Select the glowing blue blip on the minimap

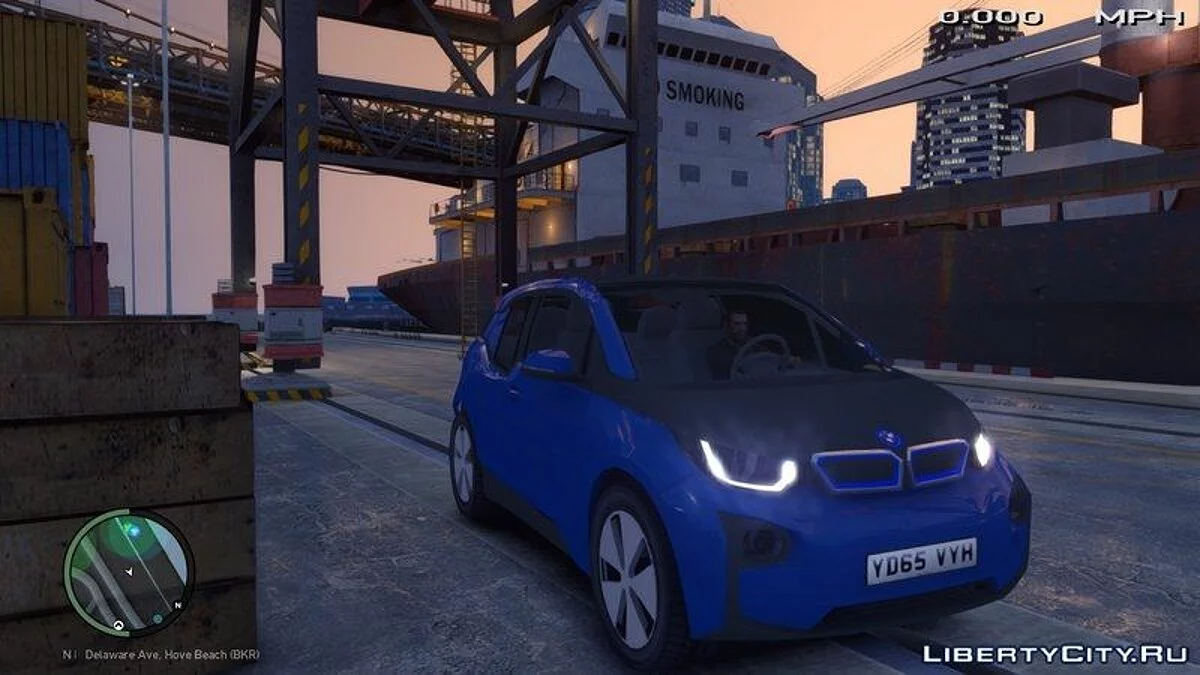click(x=133, y=530)
